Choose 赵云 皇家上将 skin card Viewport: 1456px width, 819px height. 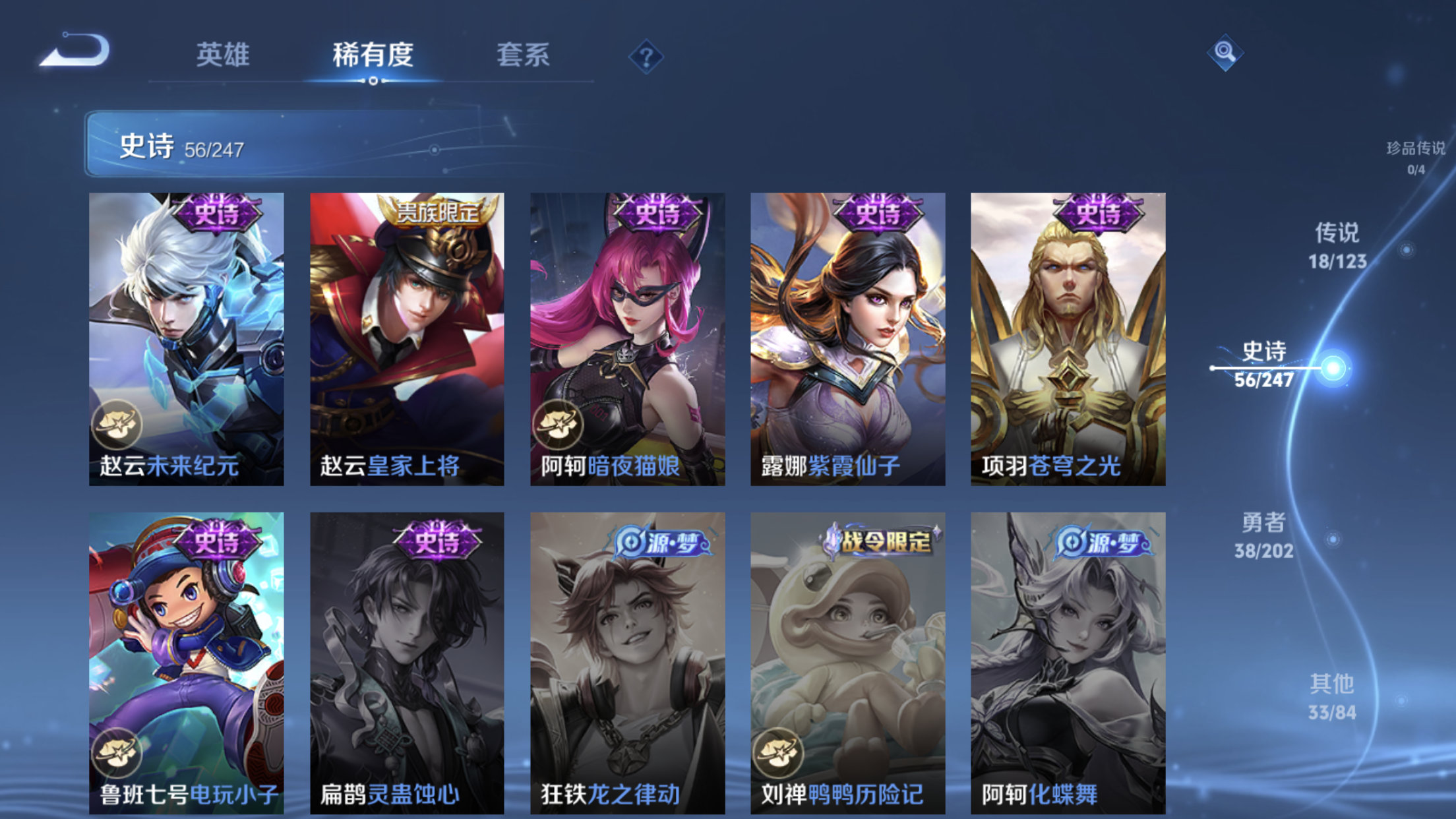click(x=407, y=339)
